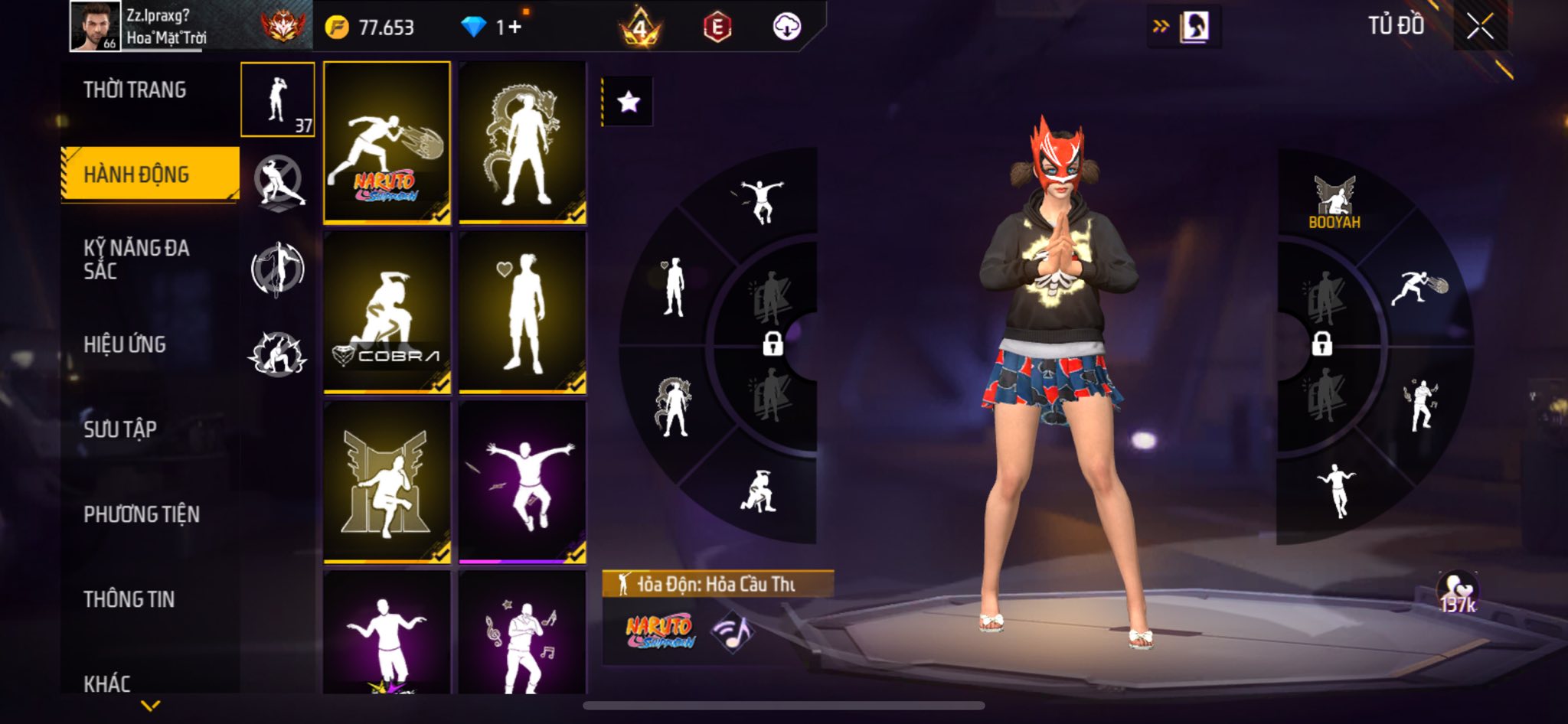This screenshot has width=1568, height=724.
Task: Click the favorites star filter
Action: click(629, 102)
